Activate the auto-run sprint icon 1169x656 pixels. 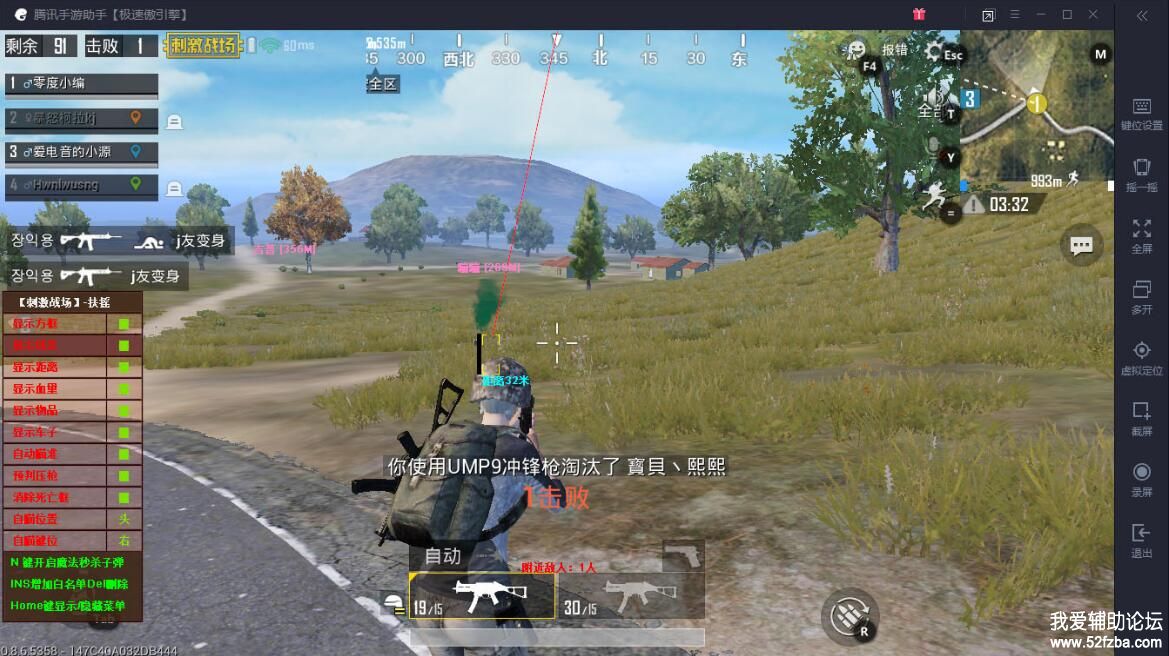[x=935, y=193]
